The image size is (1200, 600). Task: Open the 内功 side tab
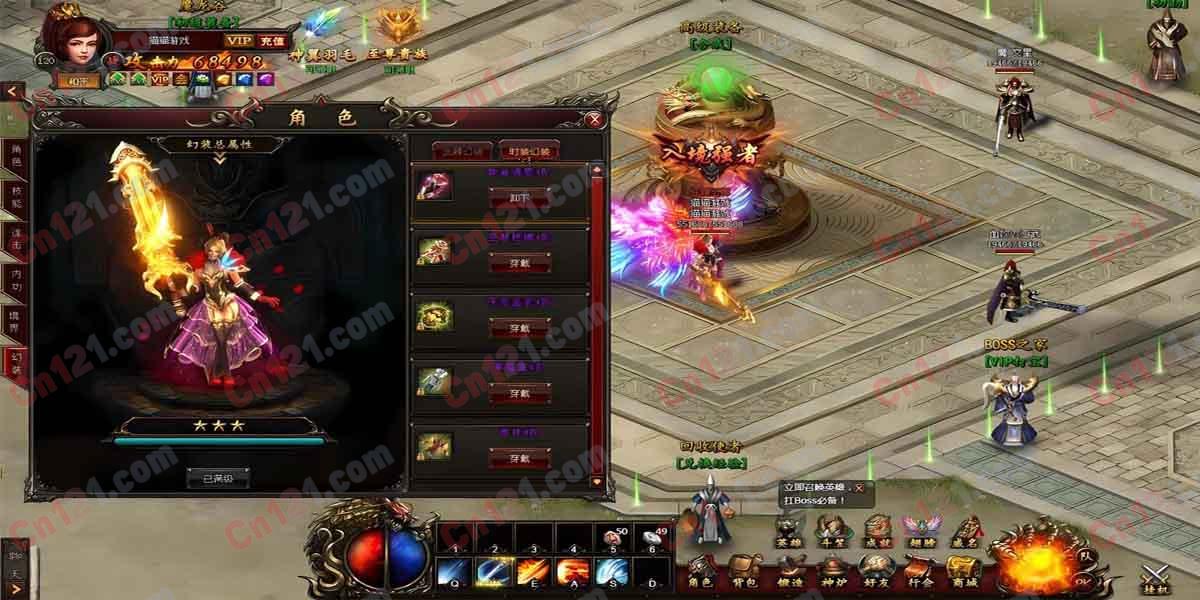pyautogui.click(x=15, y=277)
